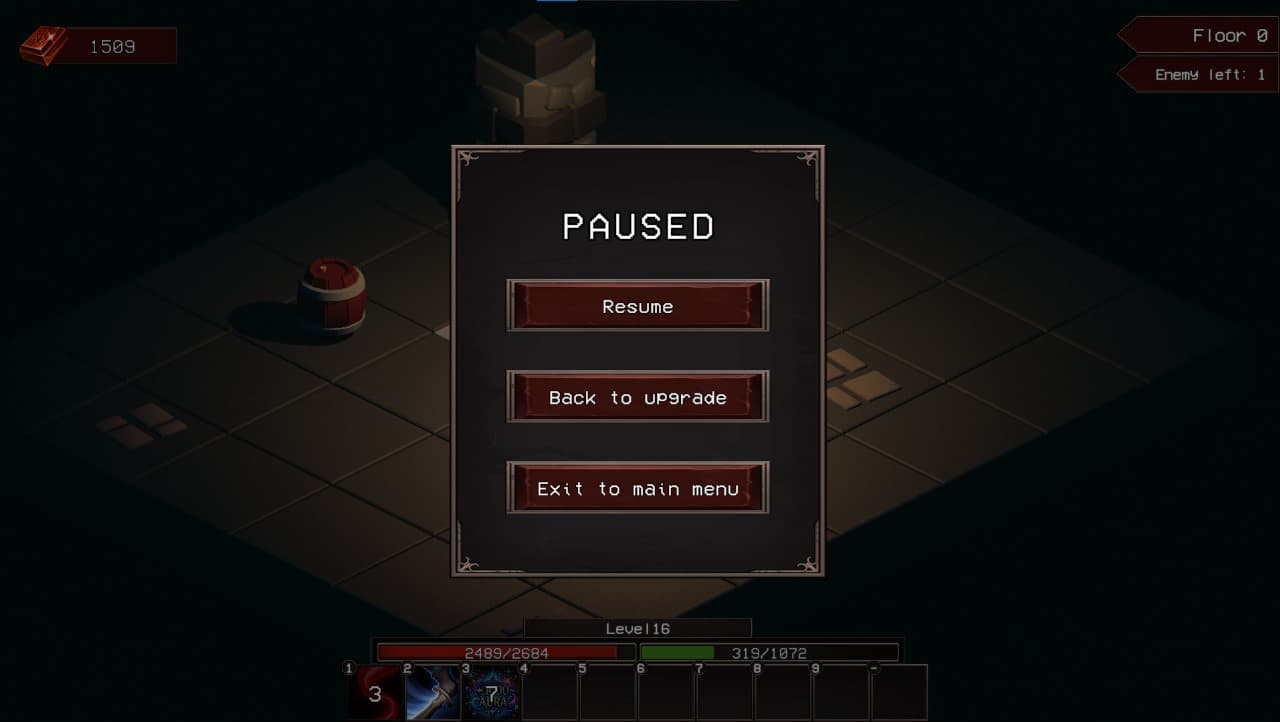Go back to upgrade screen
The width and height of the screenshot is (1280, 722).
(638, 397)
